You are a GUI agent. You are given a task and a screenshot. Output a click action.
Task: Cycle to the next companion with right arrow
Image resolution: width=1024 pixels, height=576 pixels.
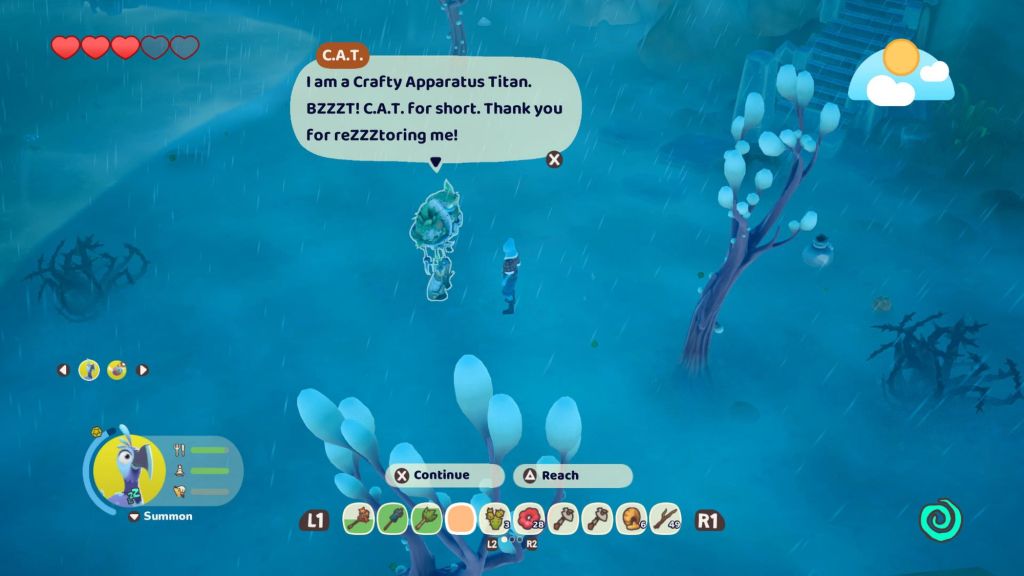tap(142, 370)
